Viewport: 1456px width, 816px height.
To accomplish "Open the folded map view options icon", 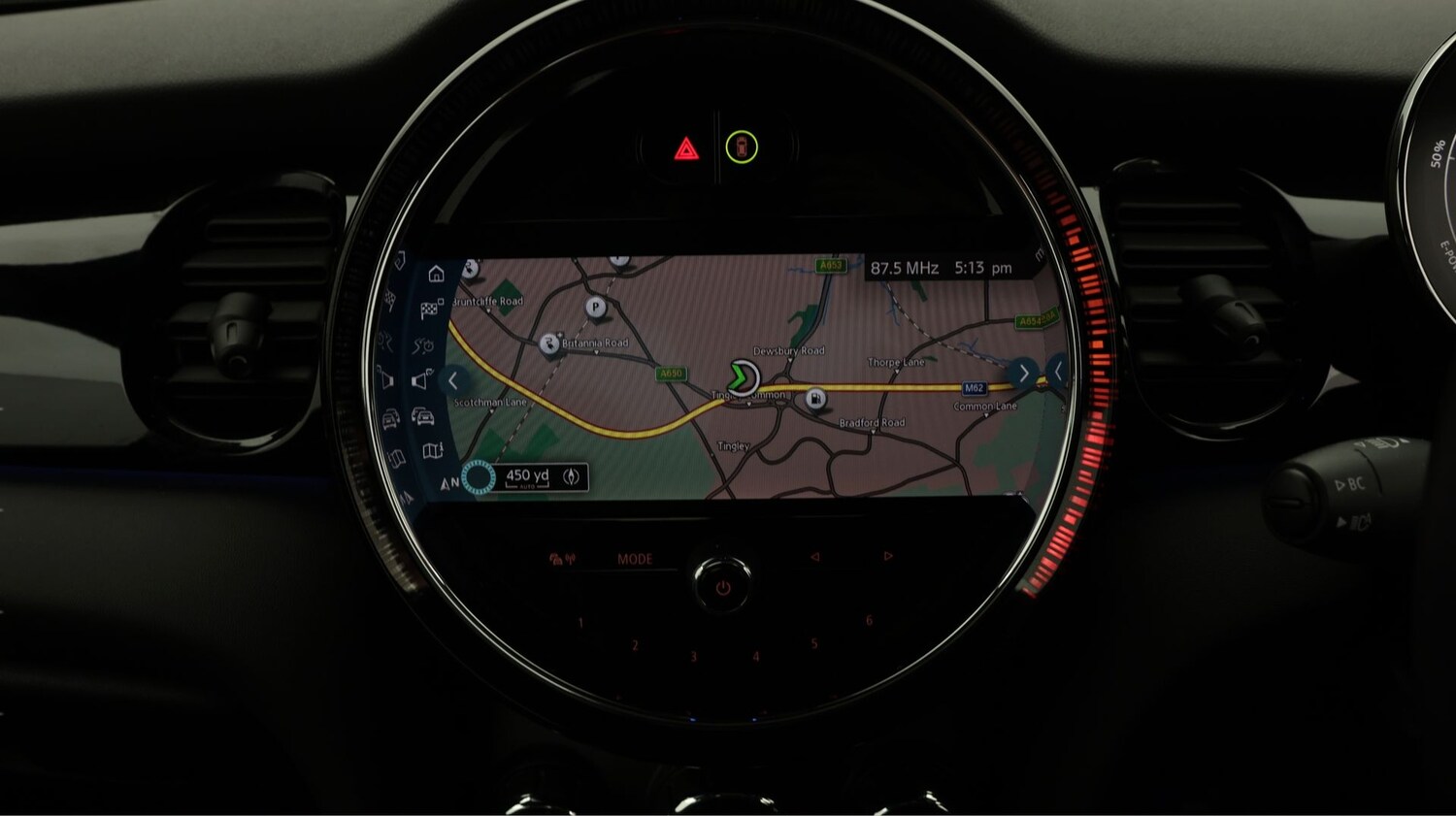I will coord(432,450).
